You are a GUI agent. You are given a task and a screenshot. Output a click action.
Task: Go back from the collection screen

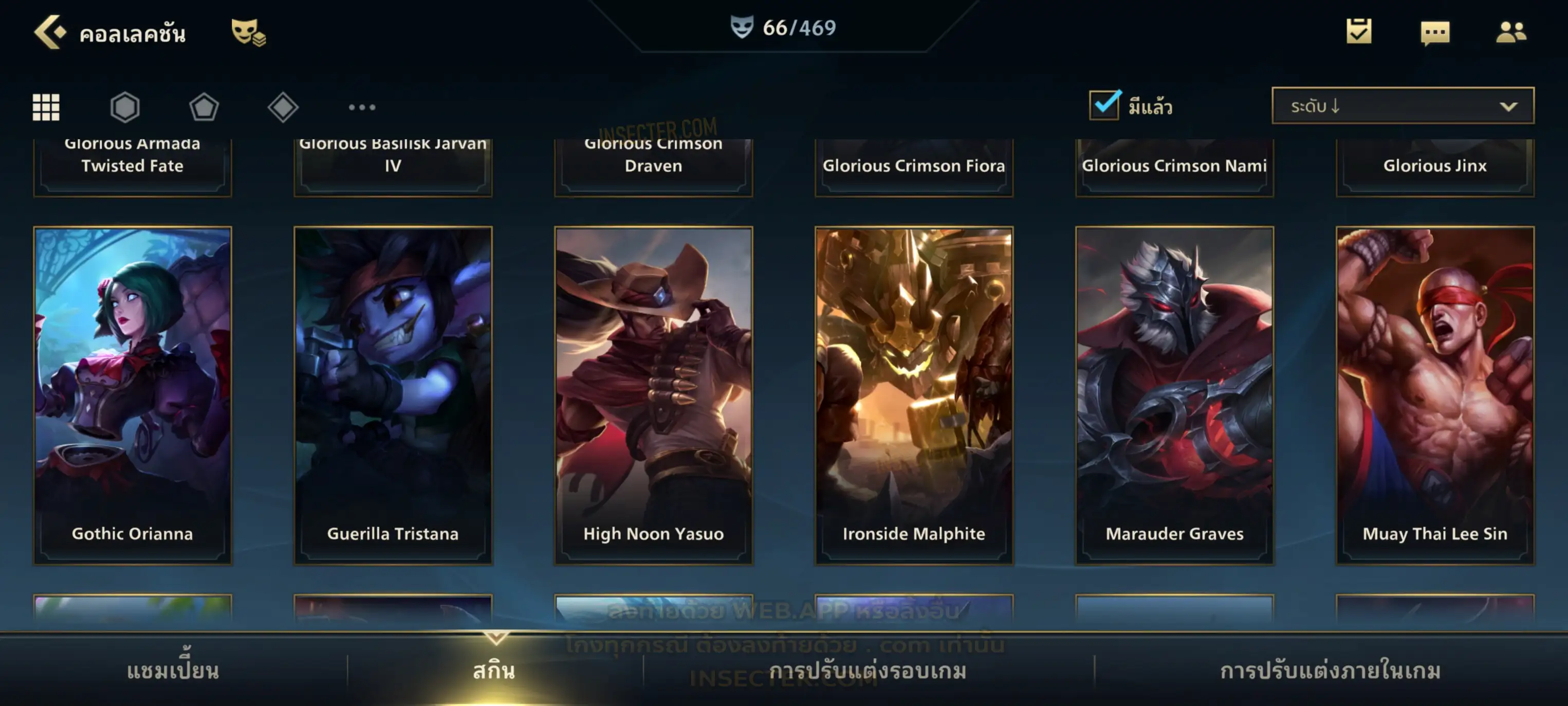pyautogui.click(x=49, y=32)
